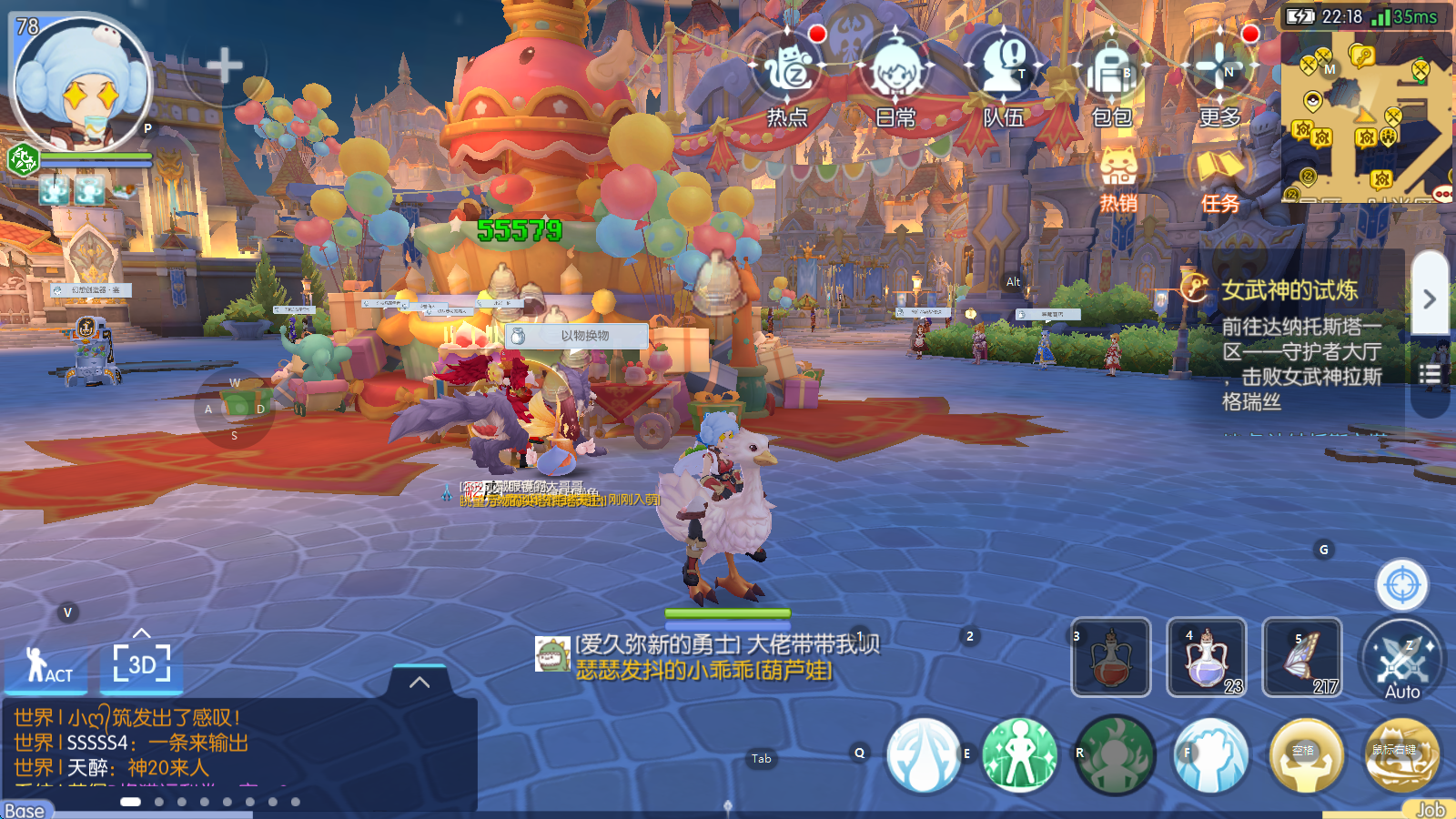Collapse the 女武神的试炼 quest panel with the arrow

coord(1429,296)
